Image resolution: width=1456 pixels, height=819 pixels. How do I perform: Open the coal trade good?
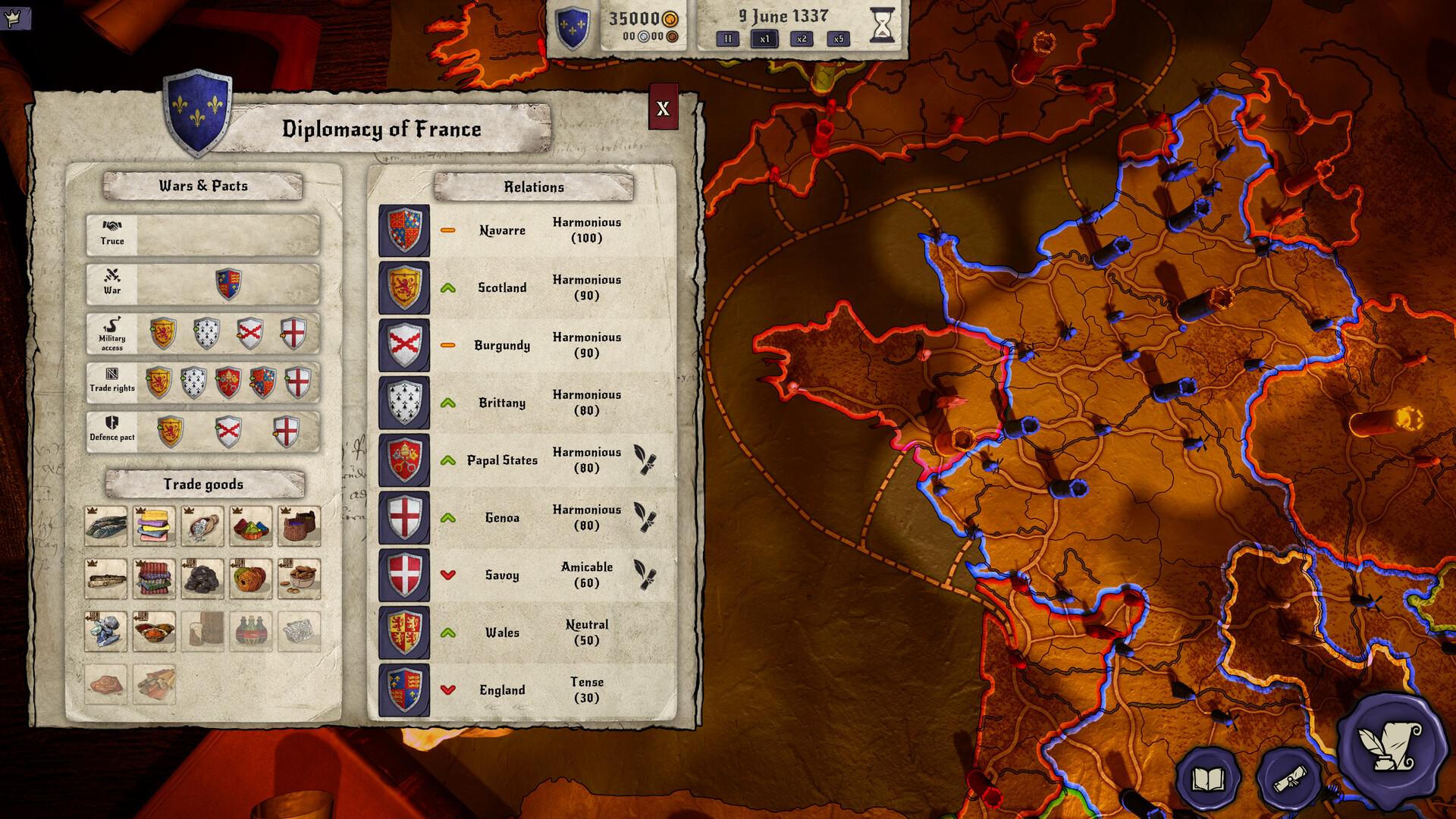click(202, 578)
